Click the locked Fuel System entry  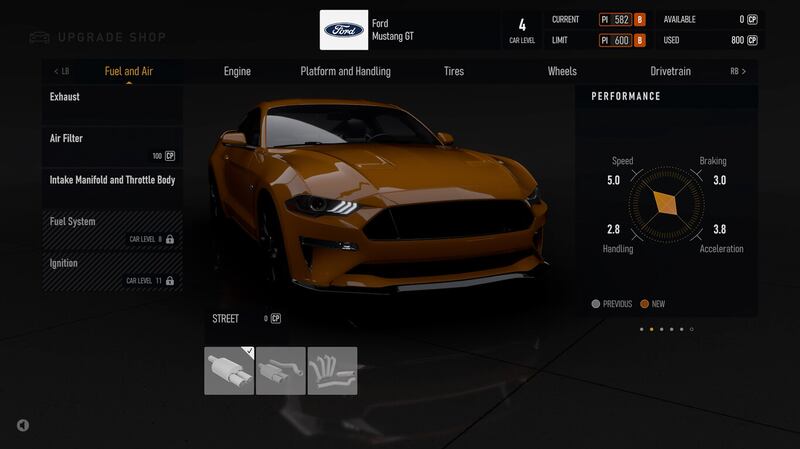112,229
